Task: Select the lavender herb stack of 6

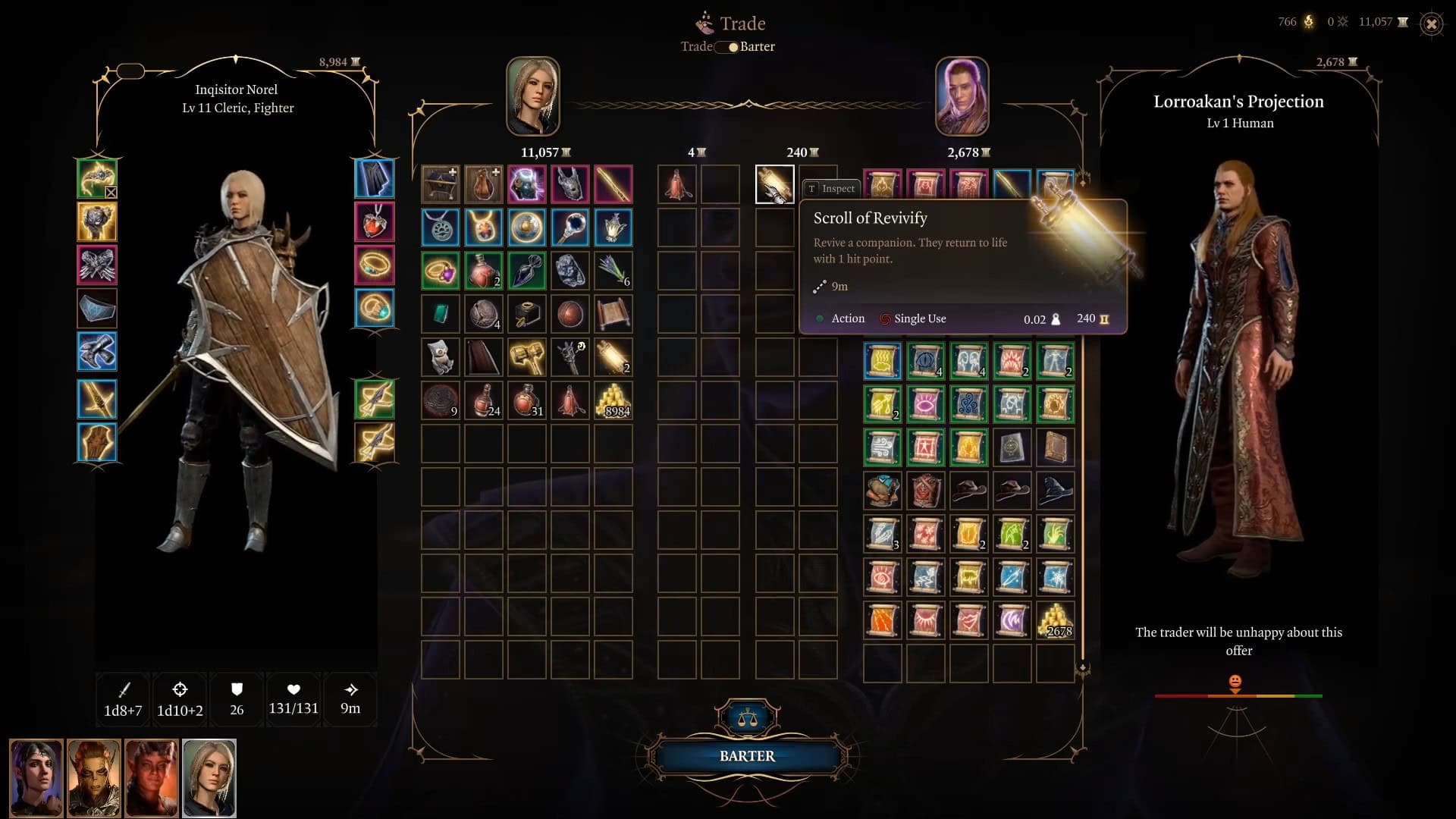Action: (x=613, y=270)
